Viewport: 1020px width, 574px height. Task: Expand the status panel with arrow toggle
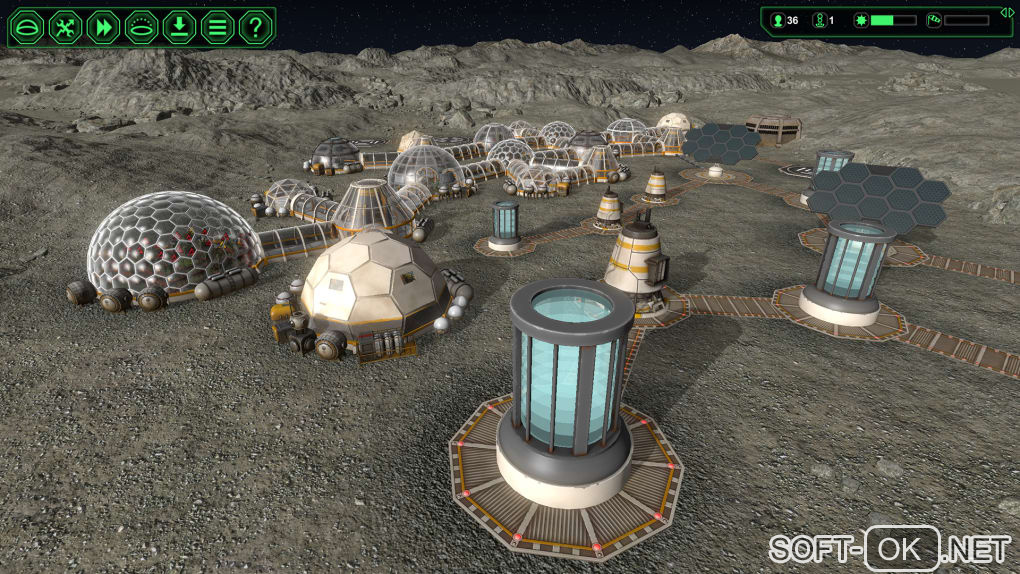tap(1007, 11)
